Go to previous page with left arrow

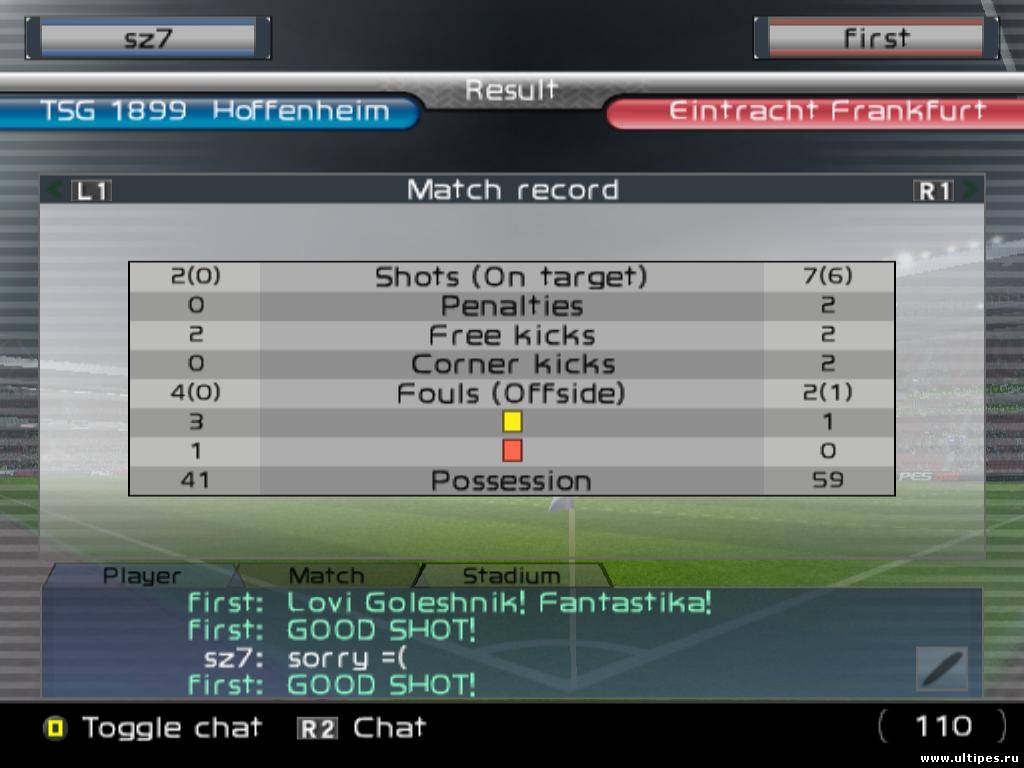[x=56, y=190]
